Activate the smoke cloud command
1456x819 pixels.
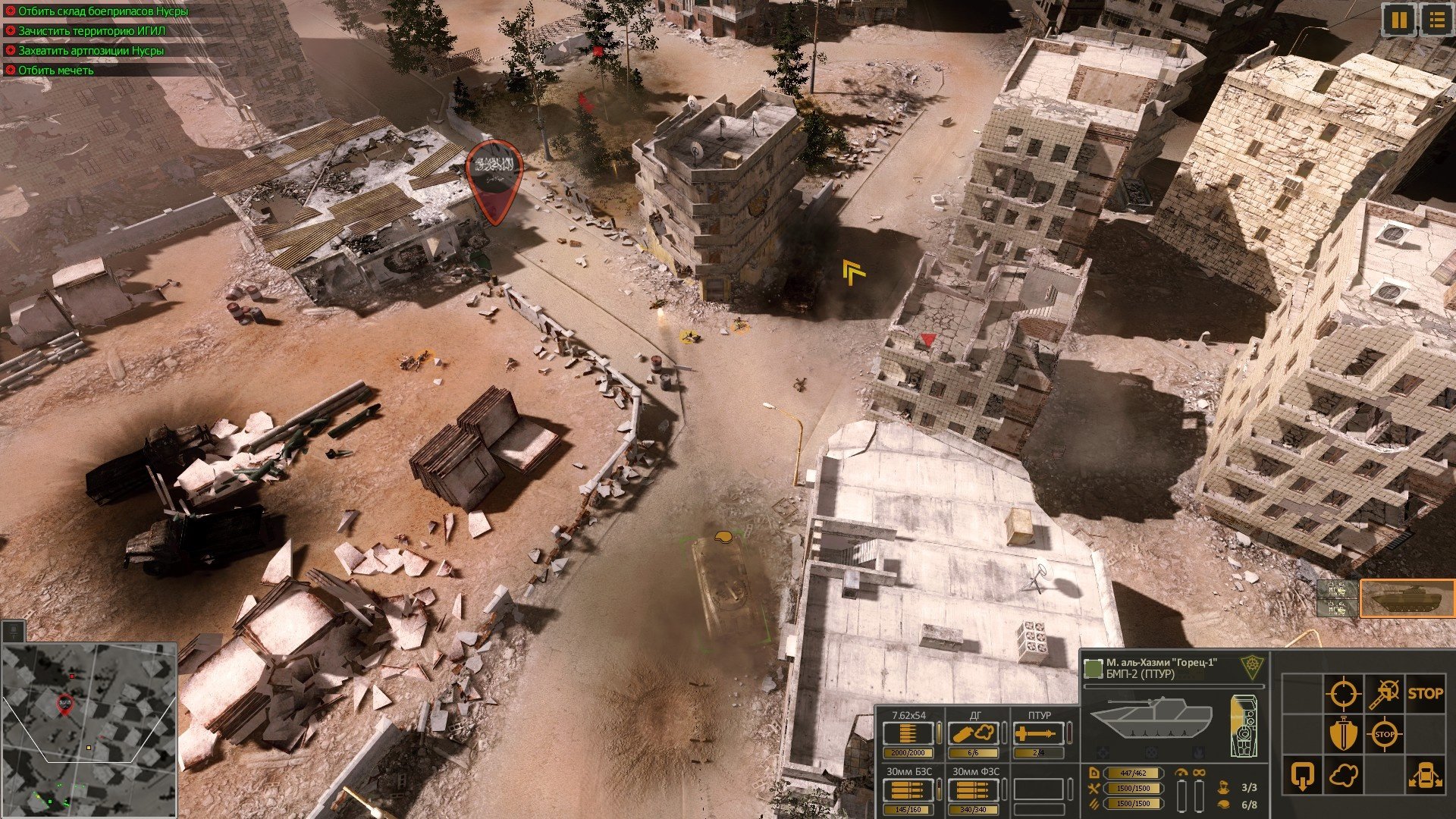(1343, 776)
